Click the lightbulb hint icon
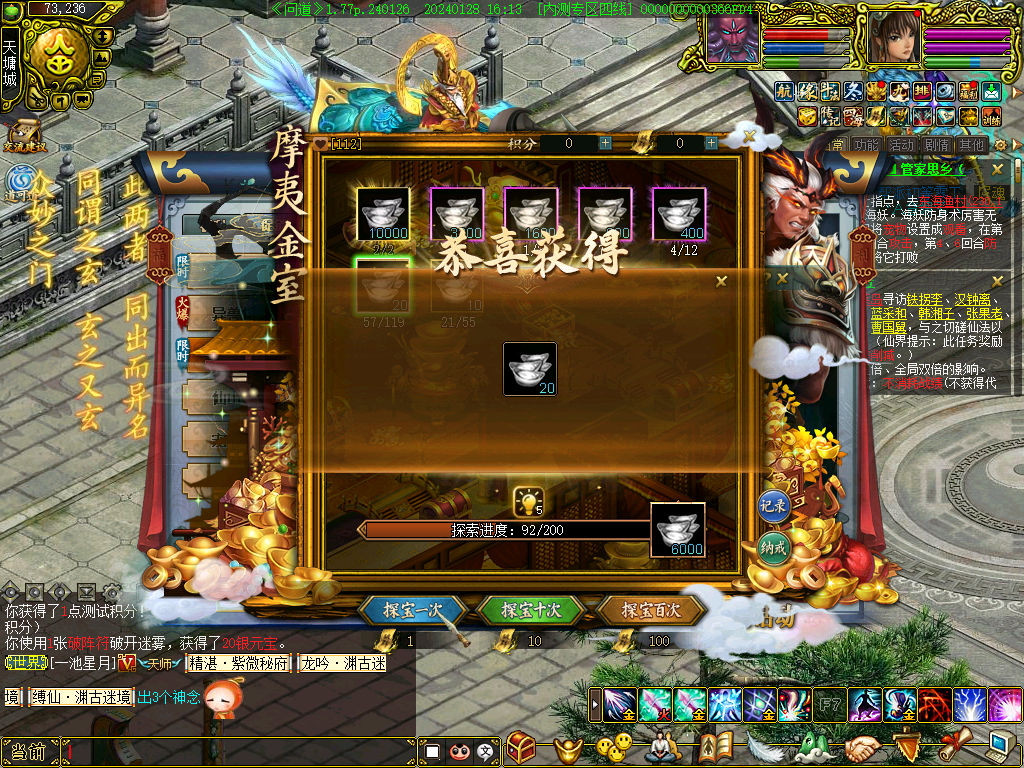Viewport: 1024px width, 768px height. pyautogui.click(x=527, y=501)
